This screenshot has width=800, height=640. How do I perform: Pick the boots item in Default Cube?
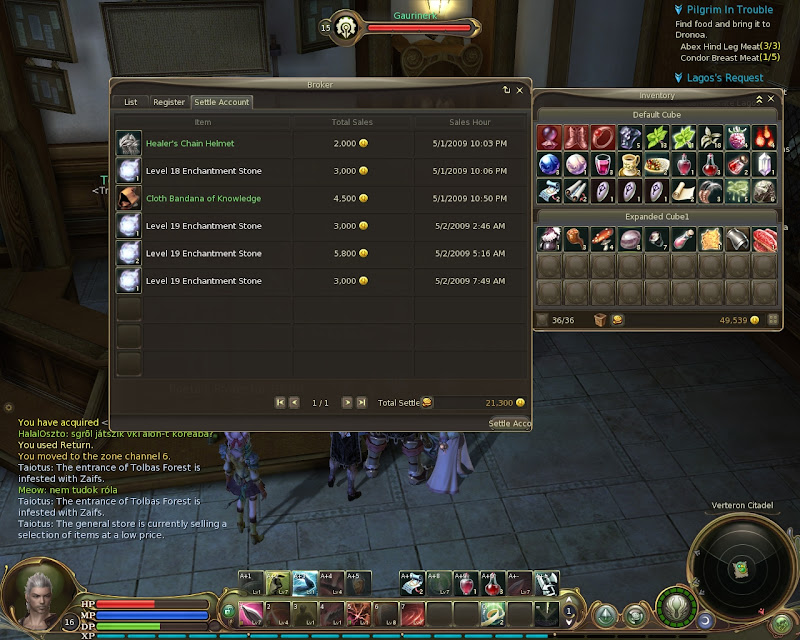(575, 137)
